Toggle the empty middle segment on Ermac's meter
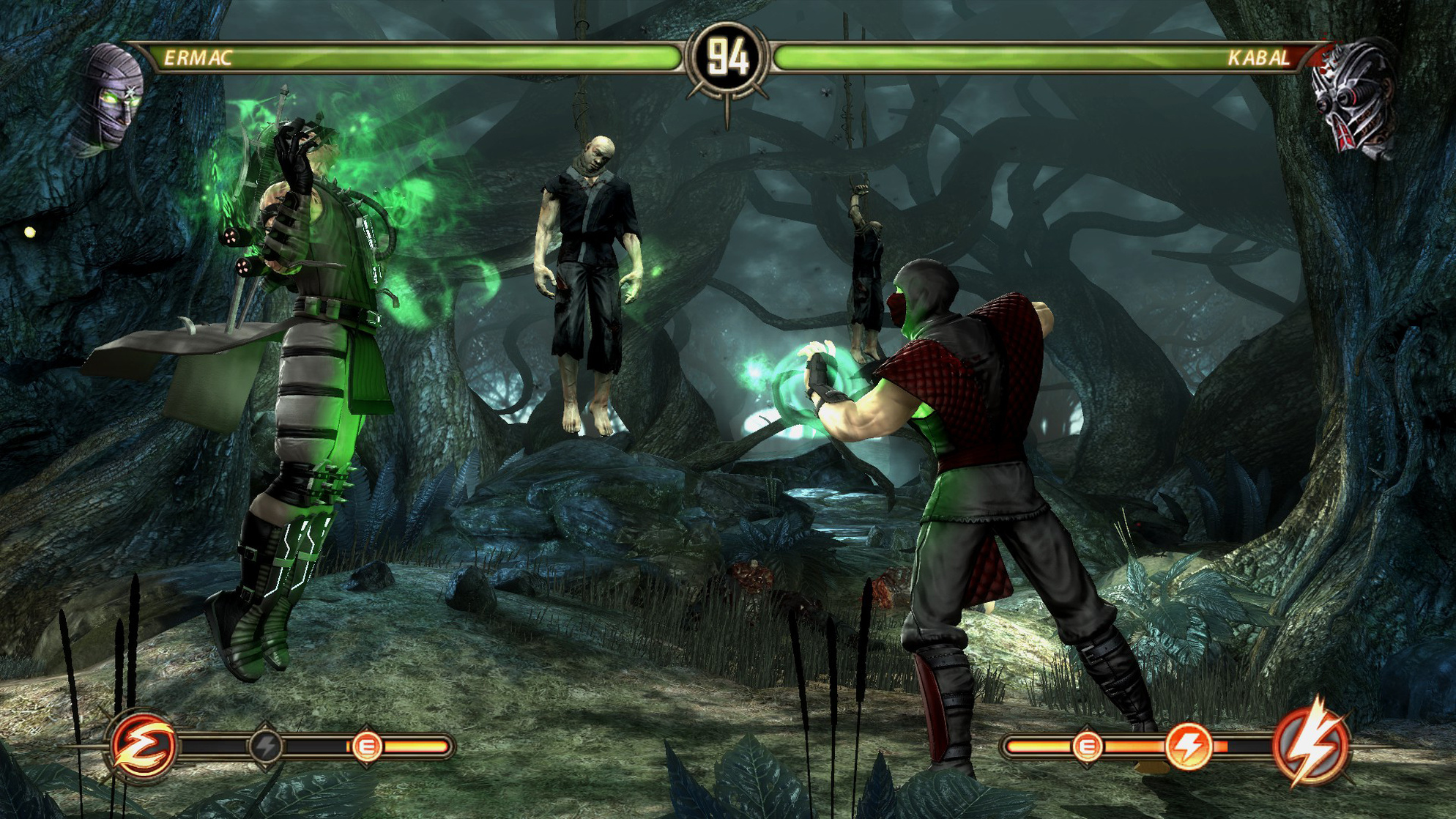 pyautogui.click(x=316, y=746)
